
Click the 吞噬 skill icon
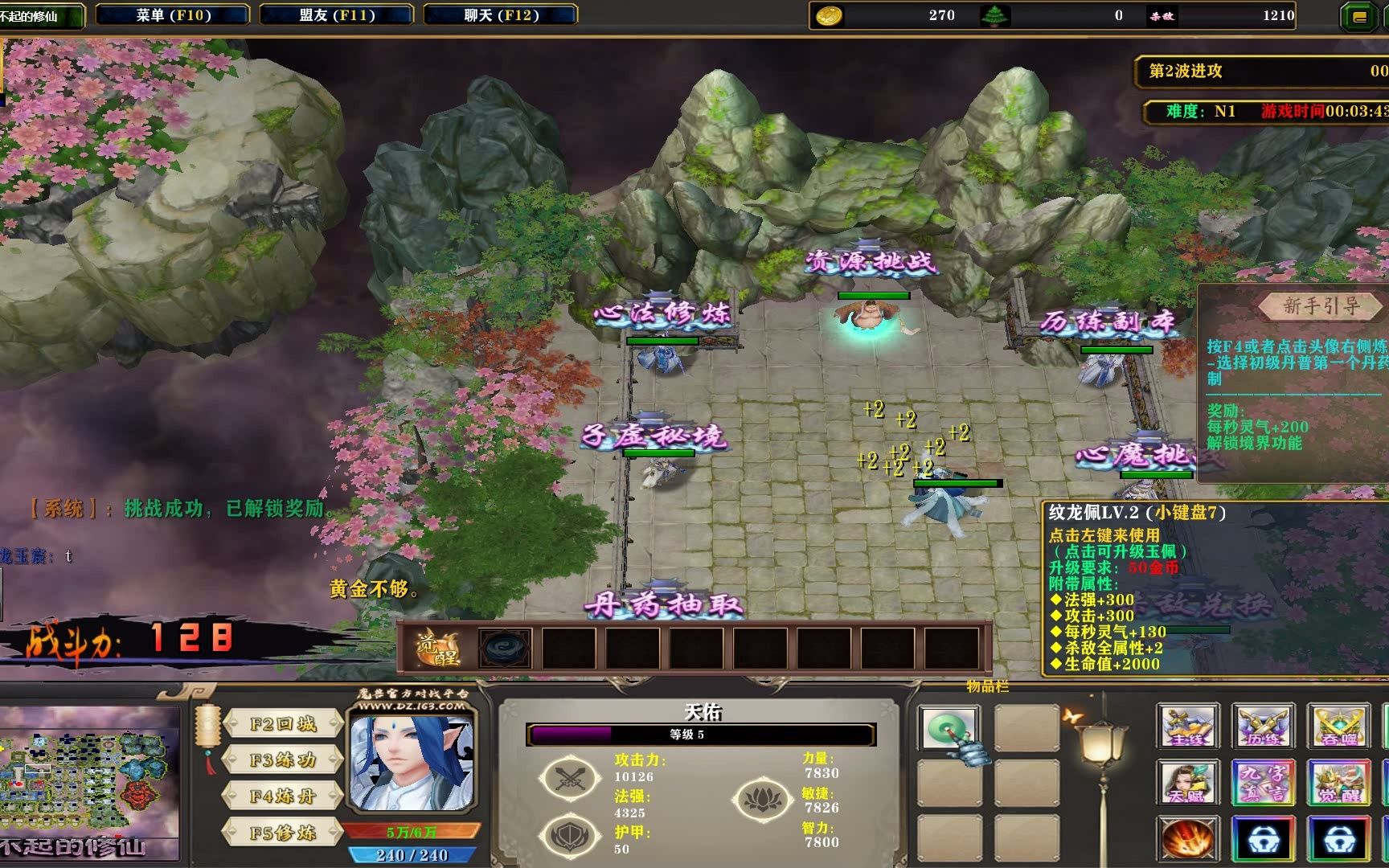click(x=1339, y=726)
